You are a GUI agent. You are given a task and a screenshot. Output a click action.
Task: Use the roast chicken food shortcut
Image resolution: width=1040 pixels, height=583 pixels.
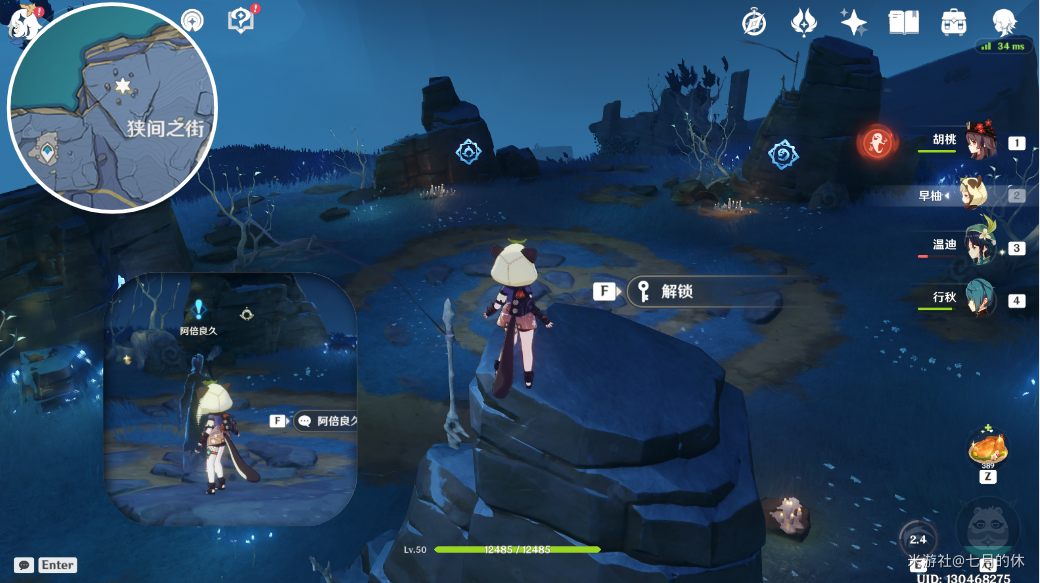click(987, 448)
